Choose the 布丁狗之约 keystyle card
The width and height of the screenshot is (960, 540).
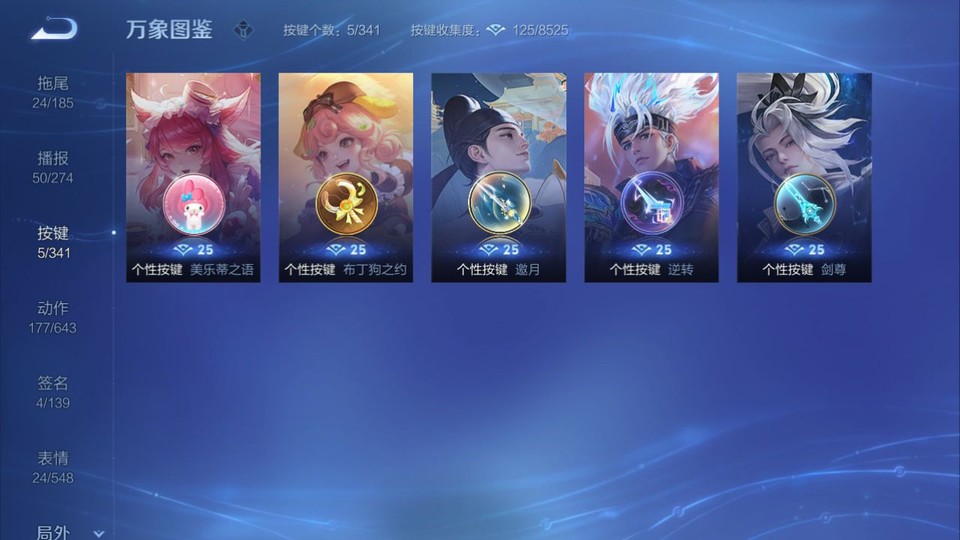pyautogui.click(x=346, y=177)
